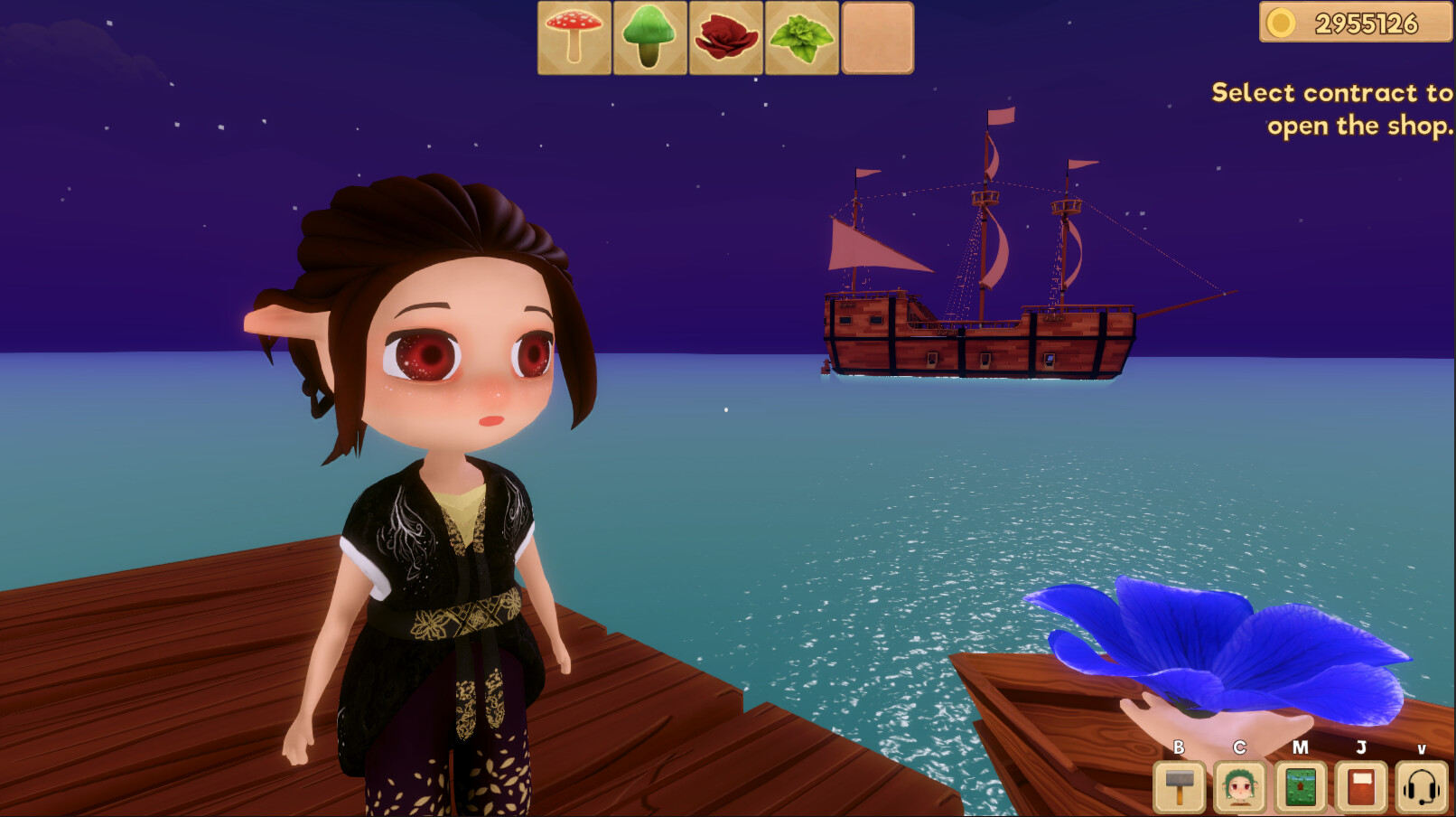This screenshot has width=1456, height=817.
Task: Select the green lettuce contract slot
Action: pos(802,39)
